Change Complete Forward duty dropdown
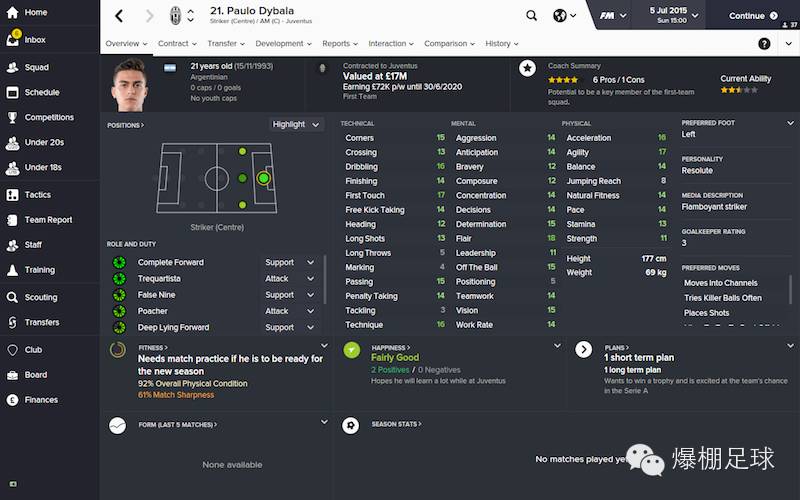800x500 pixels. tap(286, 263)
